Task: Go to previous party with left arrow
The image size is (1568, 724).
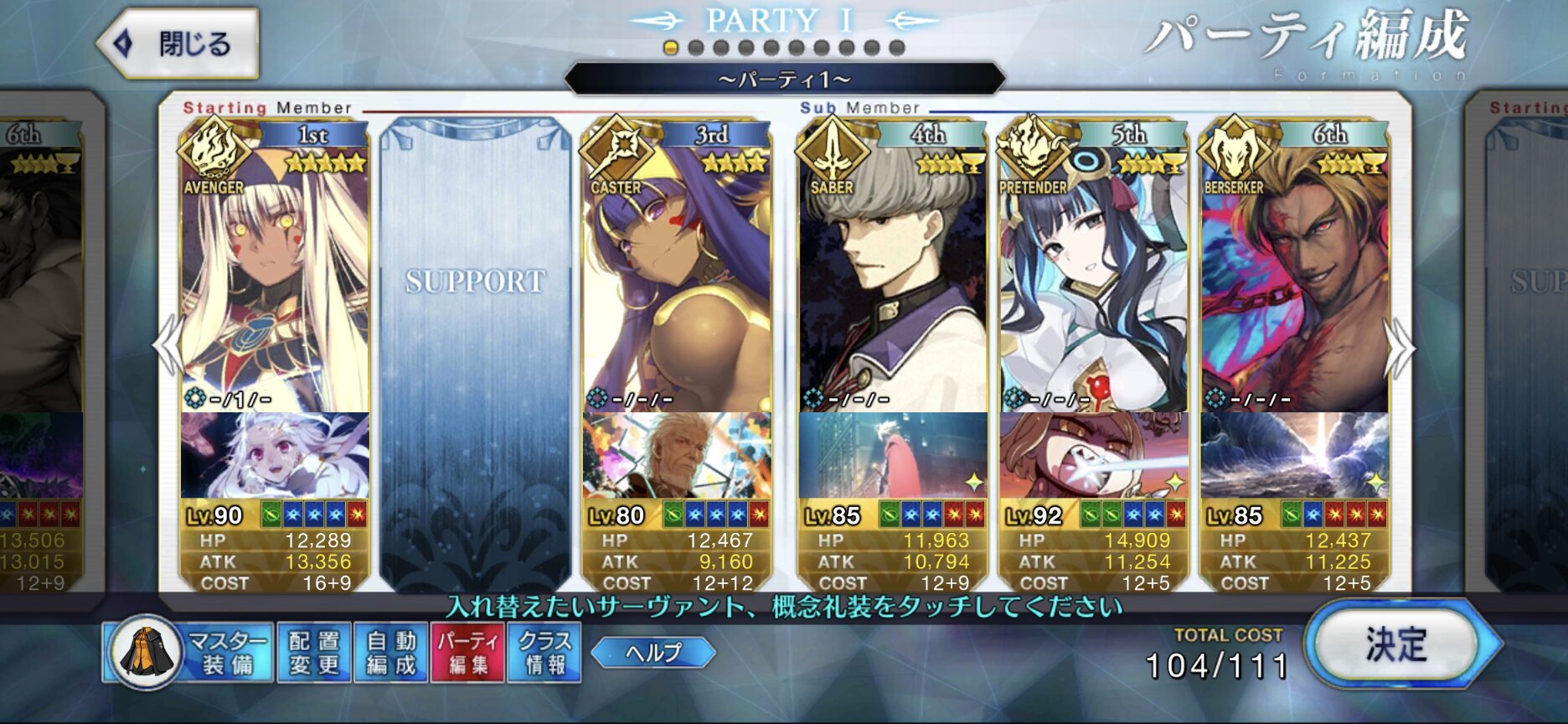Action: [x=168, y=345]
